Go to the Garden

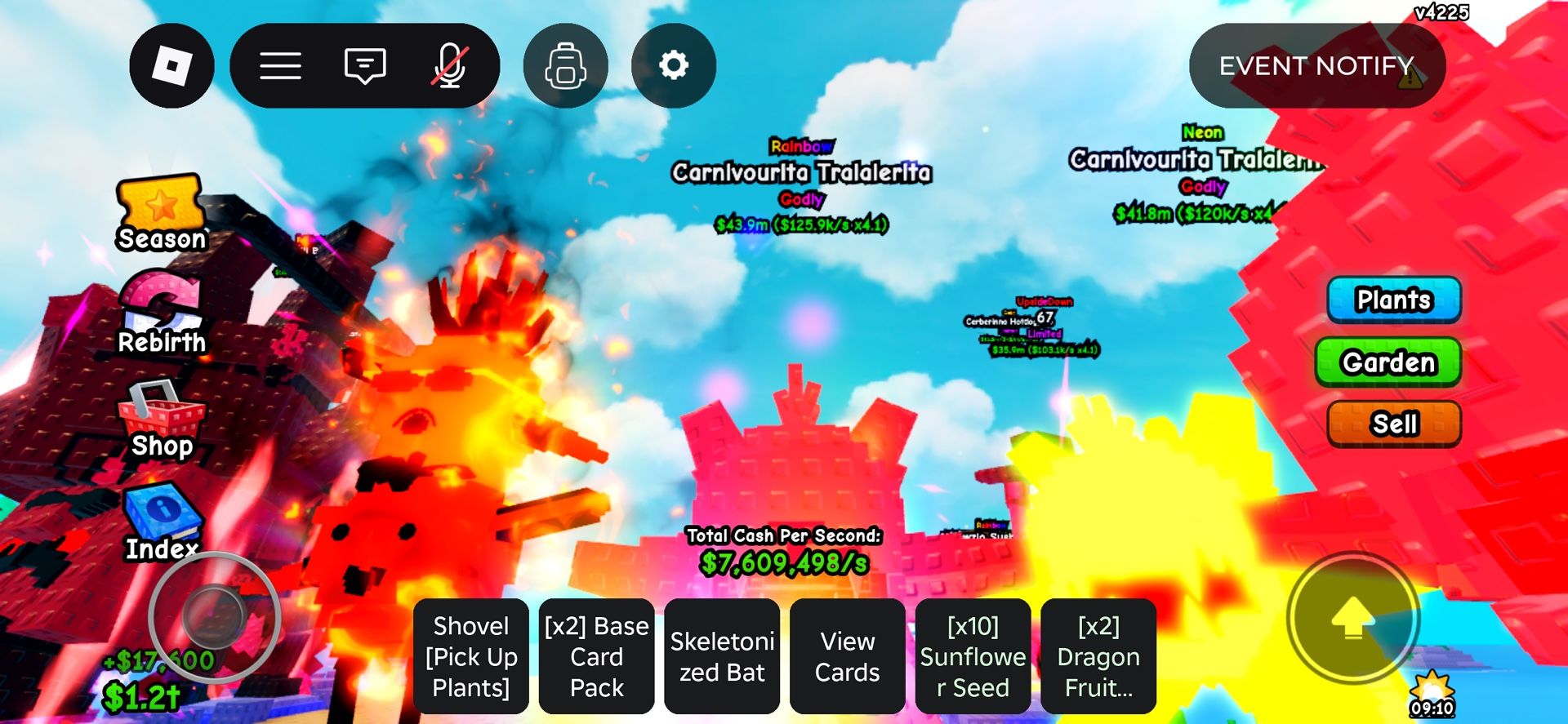click(1388, 362)
